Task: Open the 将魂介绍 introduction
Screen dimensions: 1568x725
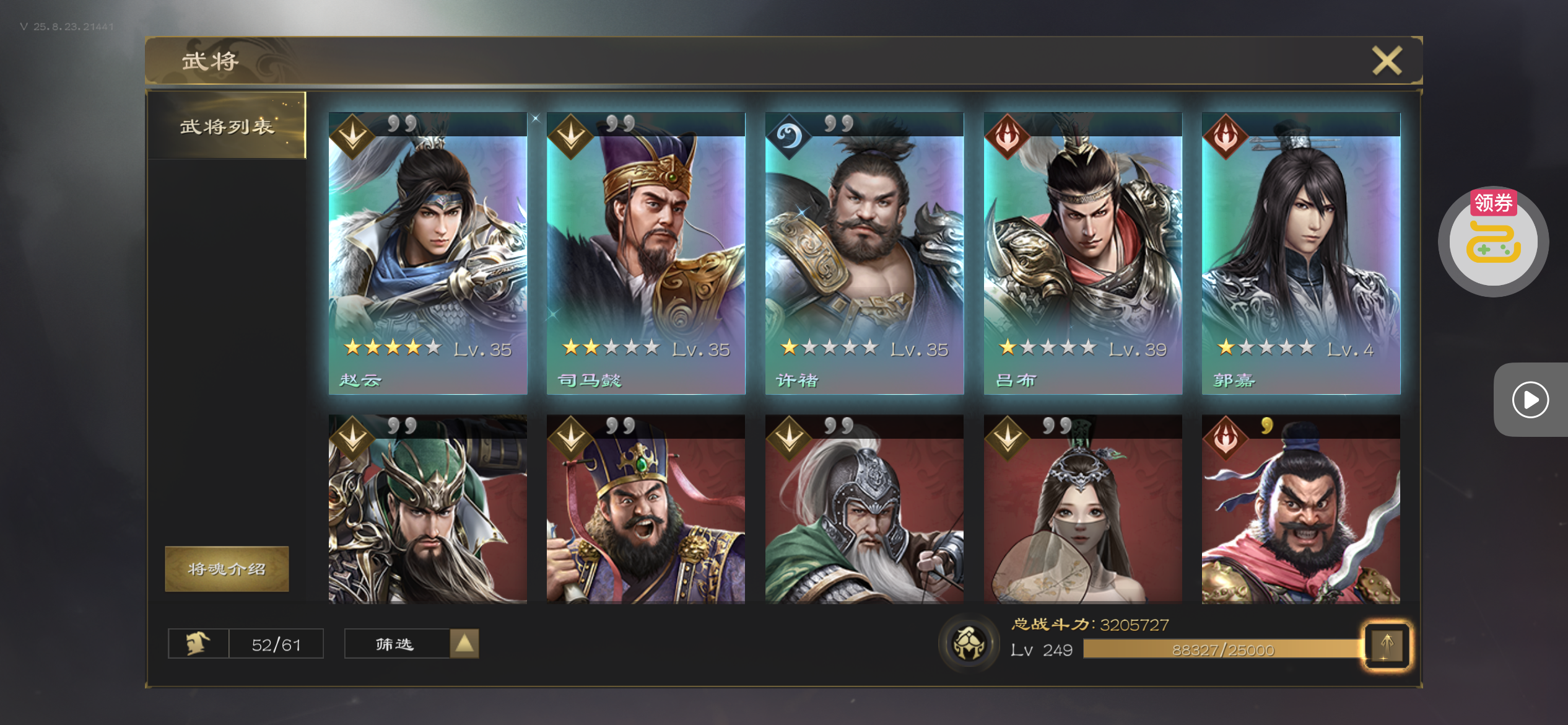Action: coord(227,569)
